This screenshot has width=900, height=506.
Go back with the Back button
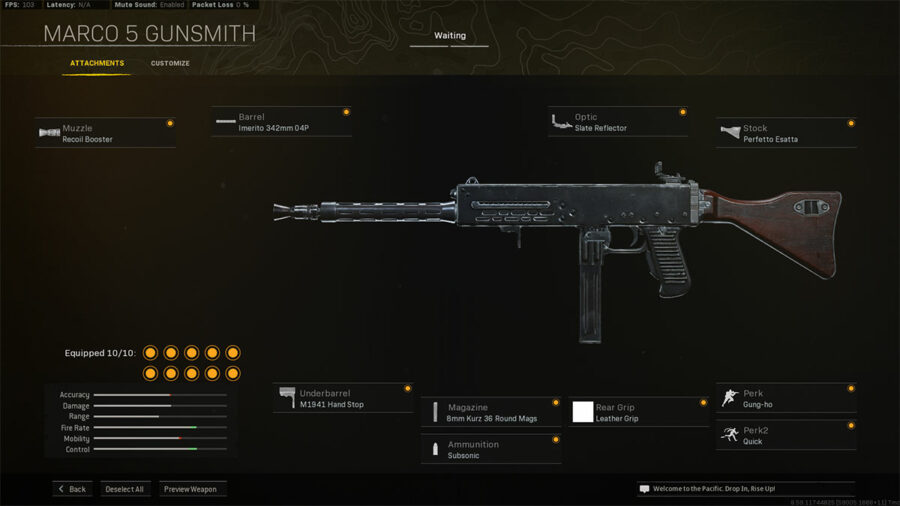(x=72, y=489)
